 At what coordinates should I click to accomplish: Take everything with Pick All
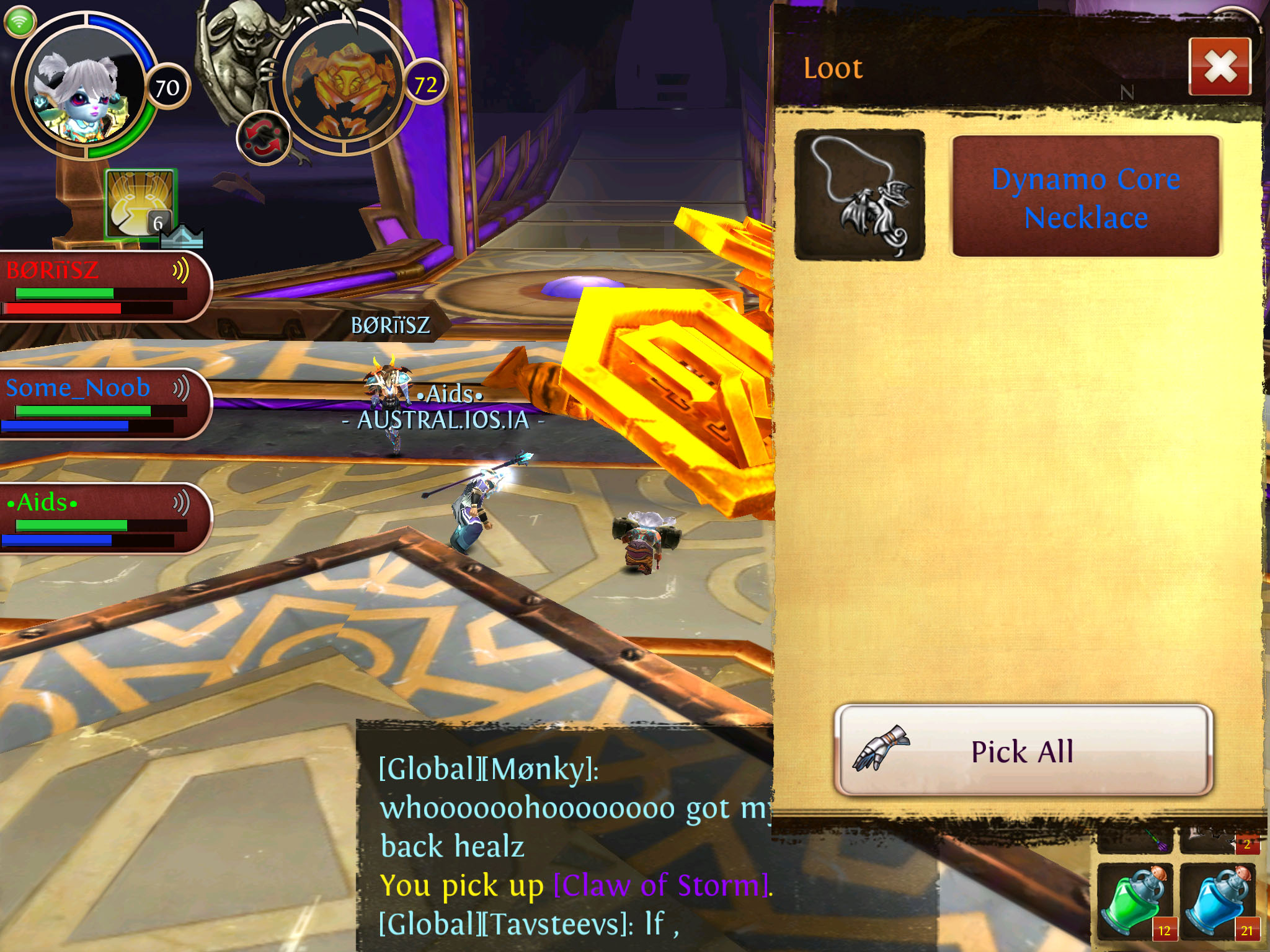(1023, 751)
